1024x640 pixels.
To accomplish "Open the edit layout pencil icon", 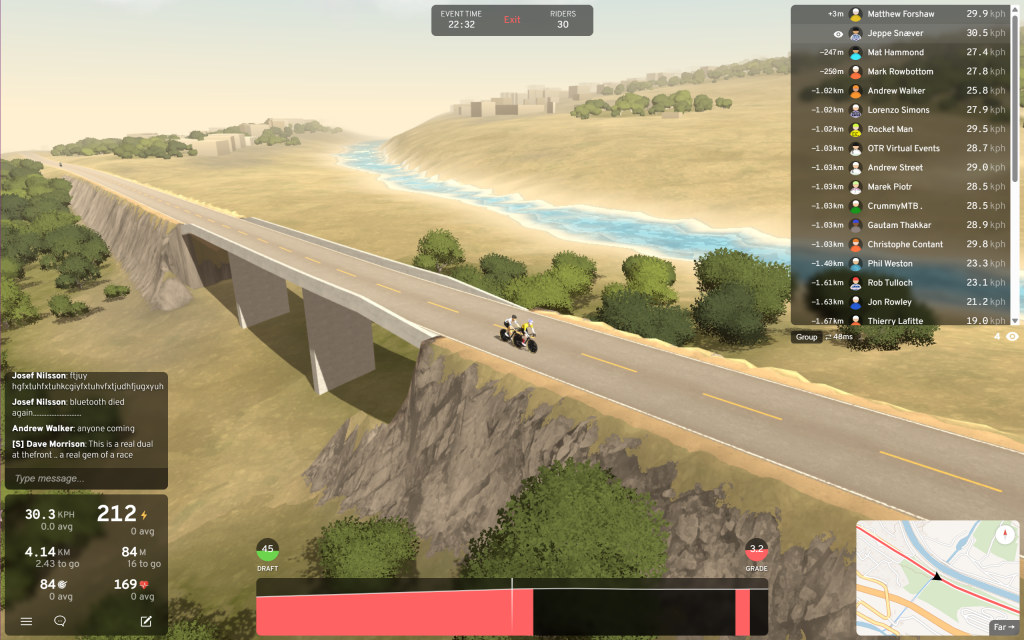I will click(146, 621).
